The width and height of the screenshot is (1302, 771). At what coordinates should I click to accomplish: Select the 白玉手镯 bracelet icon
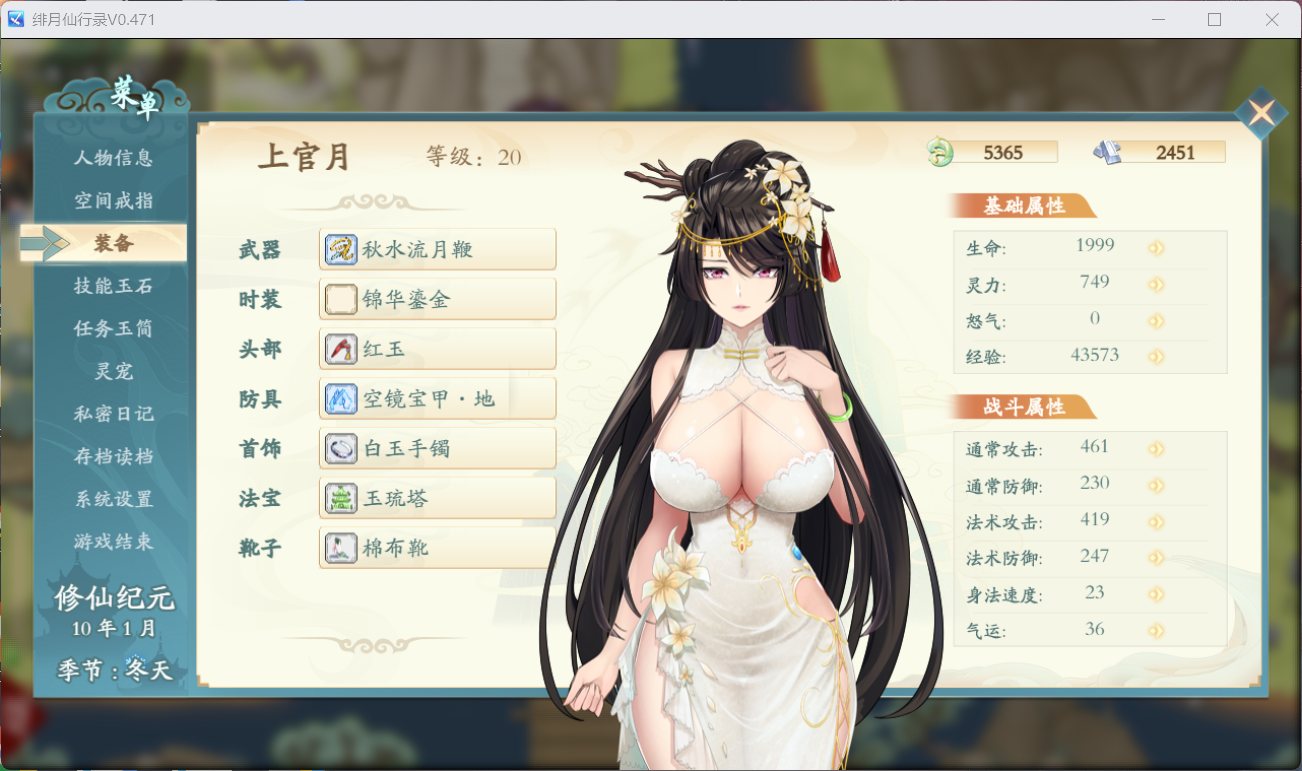340,448
